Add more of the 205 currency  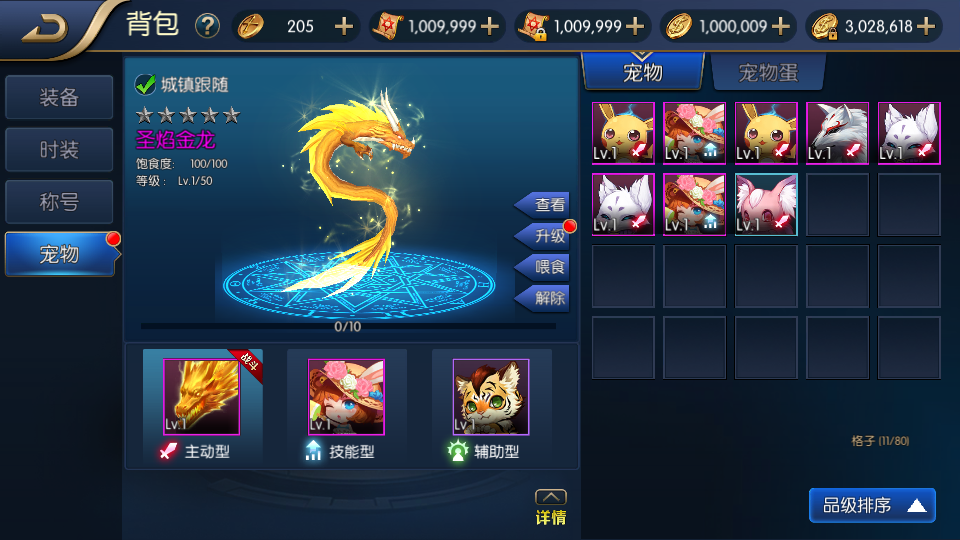[x=344, y=27]
